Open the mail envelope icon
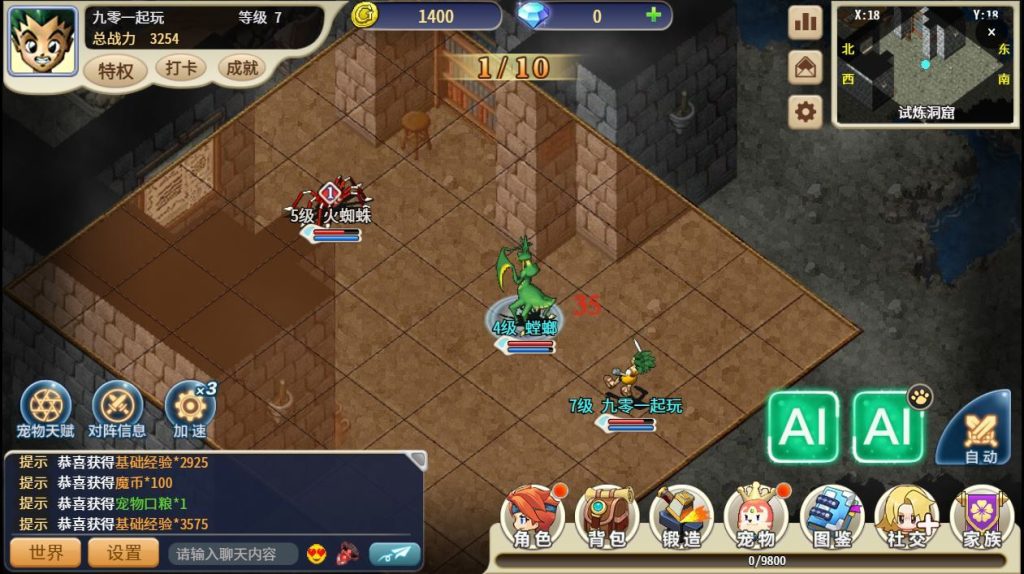 click(x=805, y=67)
